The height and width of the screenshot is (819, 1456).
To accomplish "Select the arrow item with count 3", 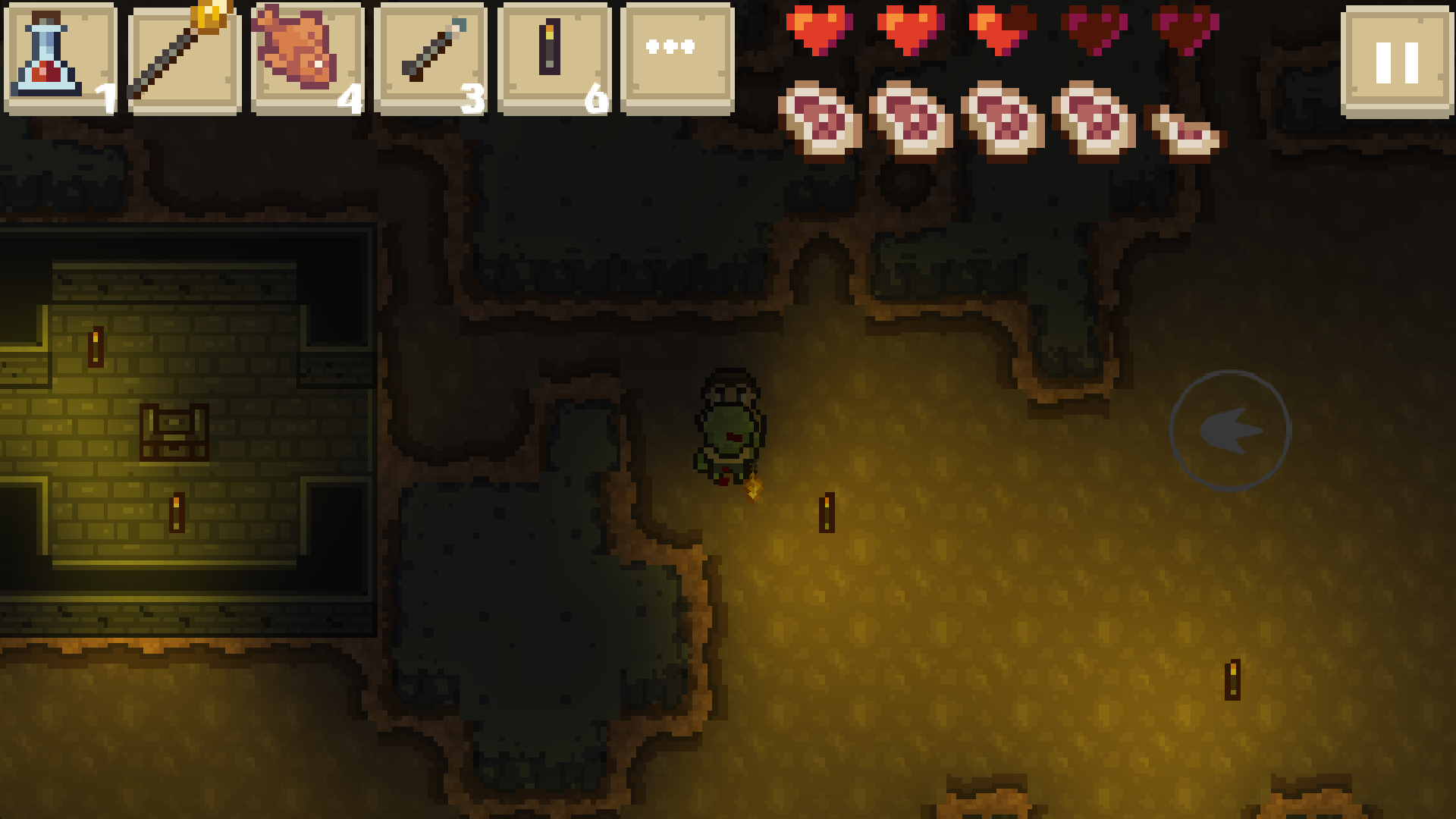I will pyautogui.click(x=428, y=57).
